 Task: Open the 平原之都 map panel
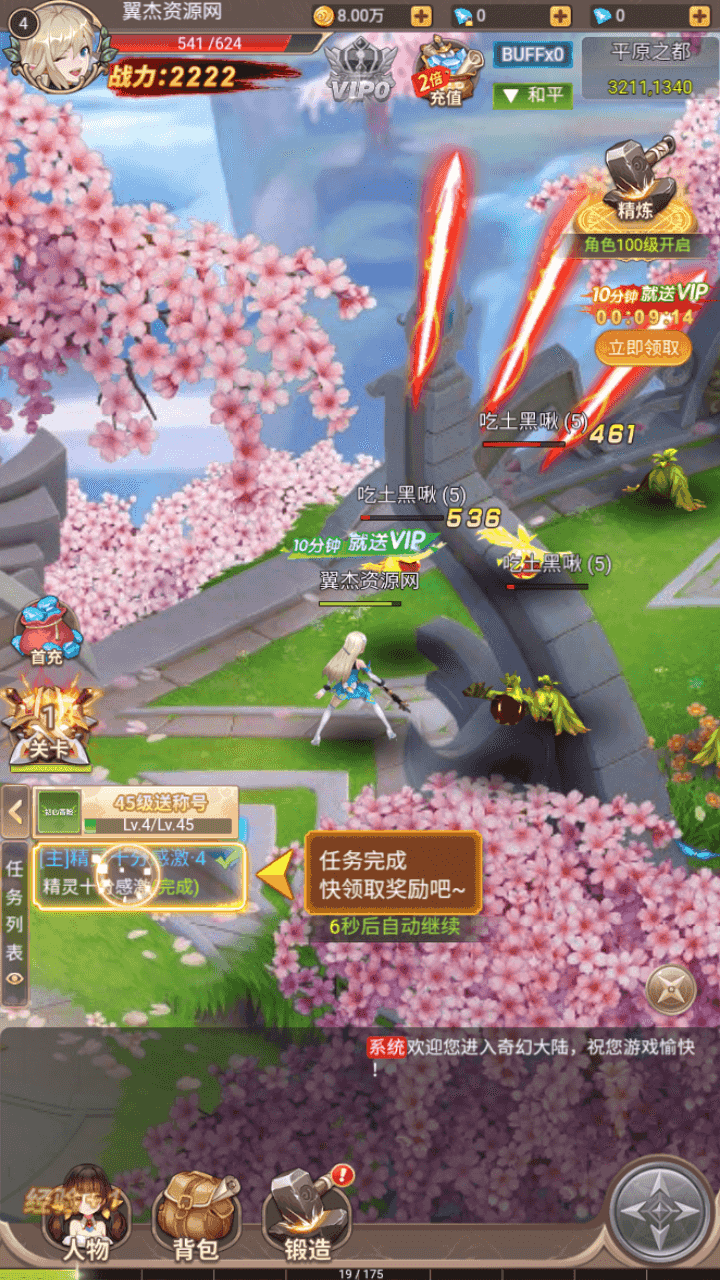[650, 68]
